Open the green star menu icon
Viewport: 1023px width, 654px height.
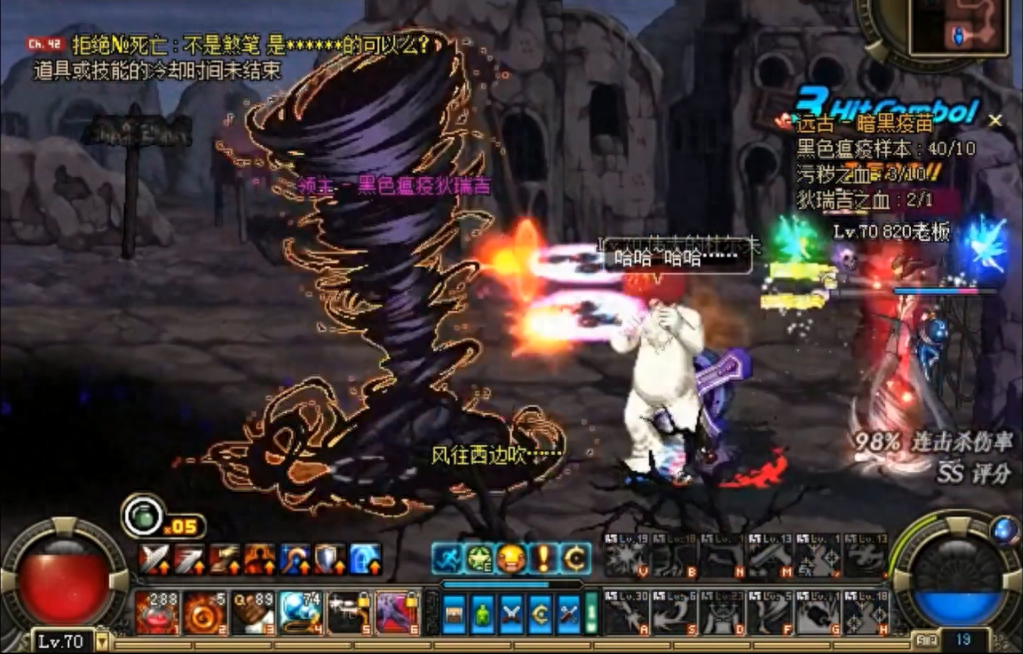[479, 558]
